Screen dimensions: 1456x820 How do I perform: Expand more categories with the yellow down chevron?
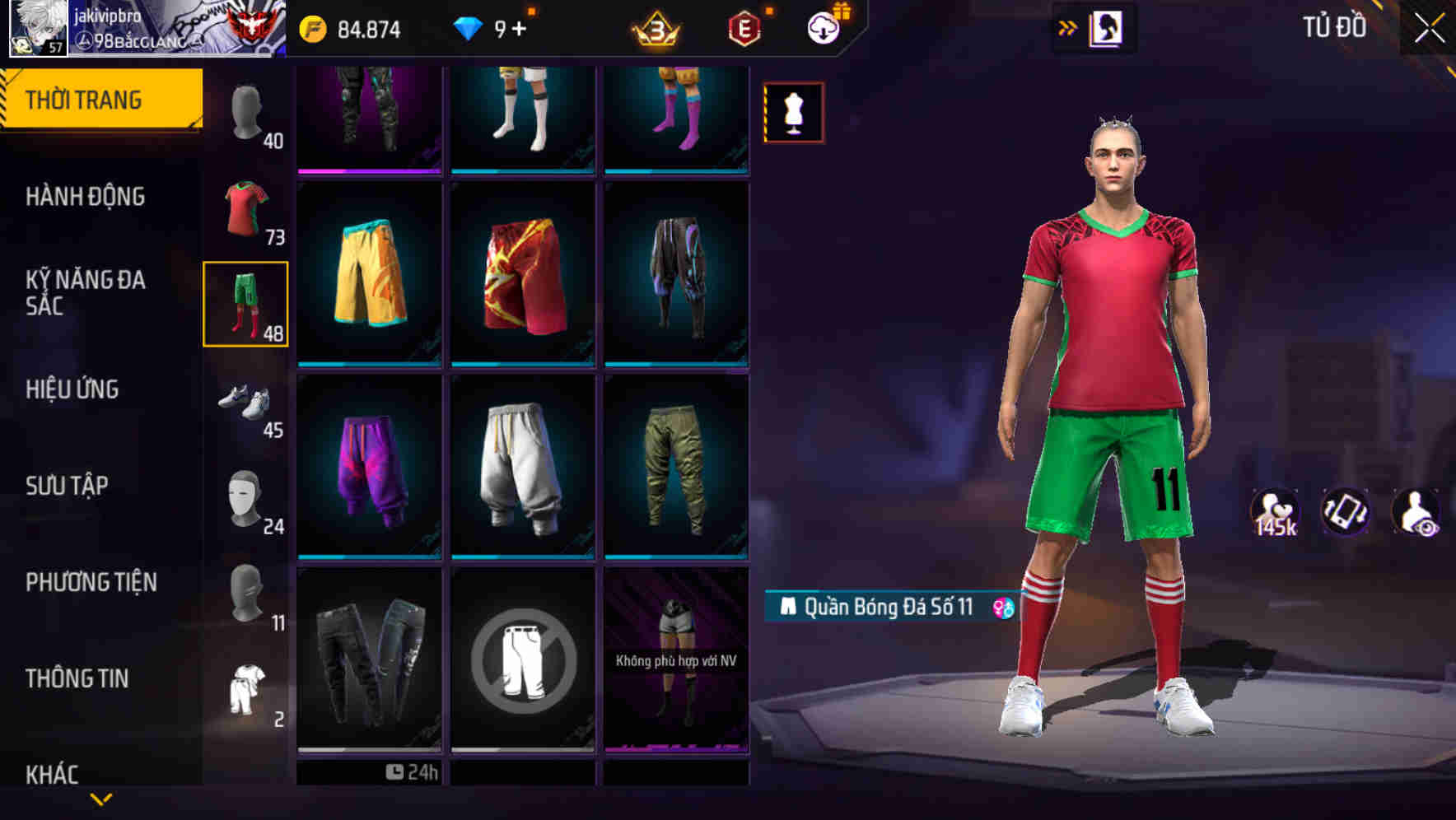[x=100, y=799]
